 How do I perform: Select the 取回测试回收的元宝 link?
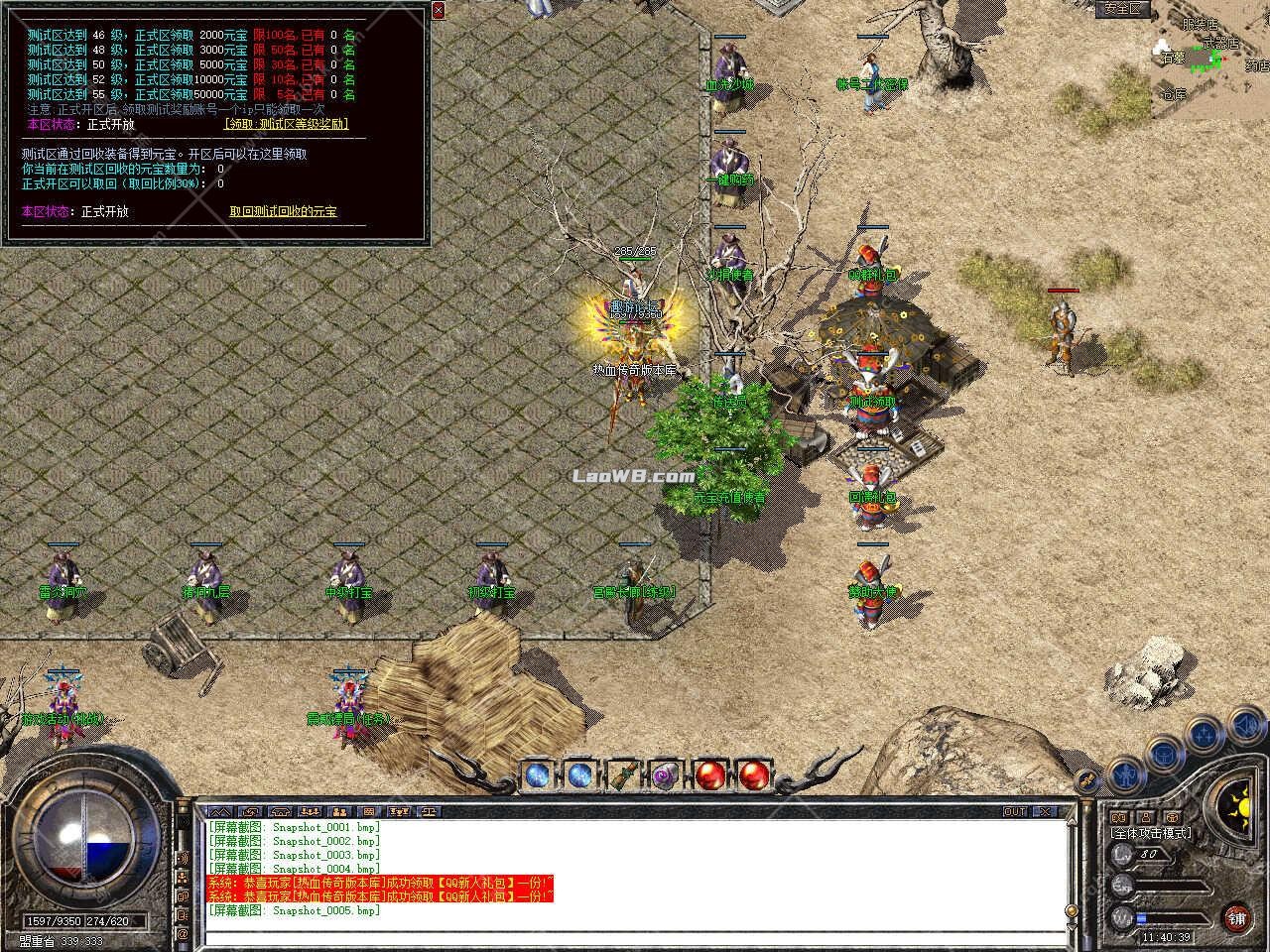(283, 211)
